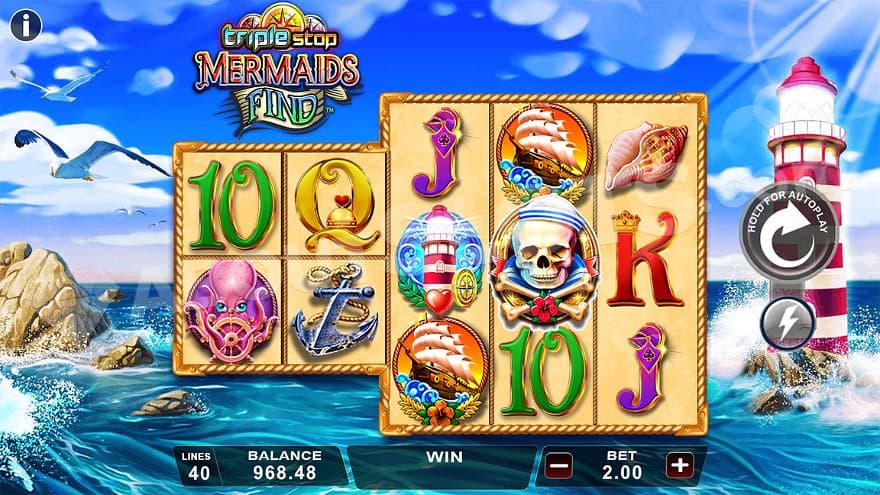The height and width of the screenshot is (495, 880).
Task: Decrease the bet with the minus button
Action: coord(560,465)
